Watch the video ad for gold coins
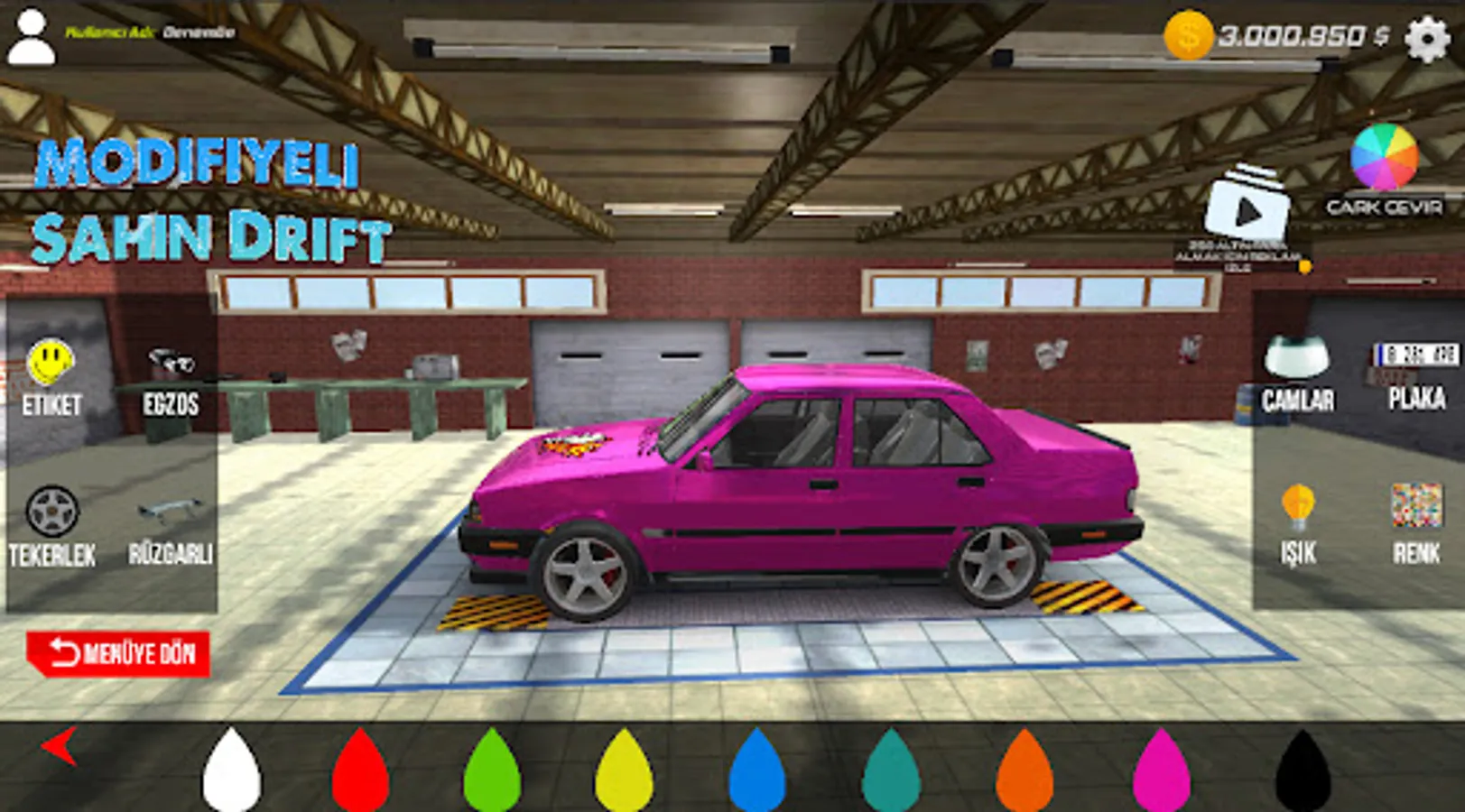This screenshot has height=812, width=1465. click(1250, 206)
